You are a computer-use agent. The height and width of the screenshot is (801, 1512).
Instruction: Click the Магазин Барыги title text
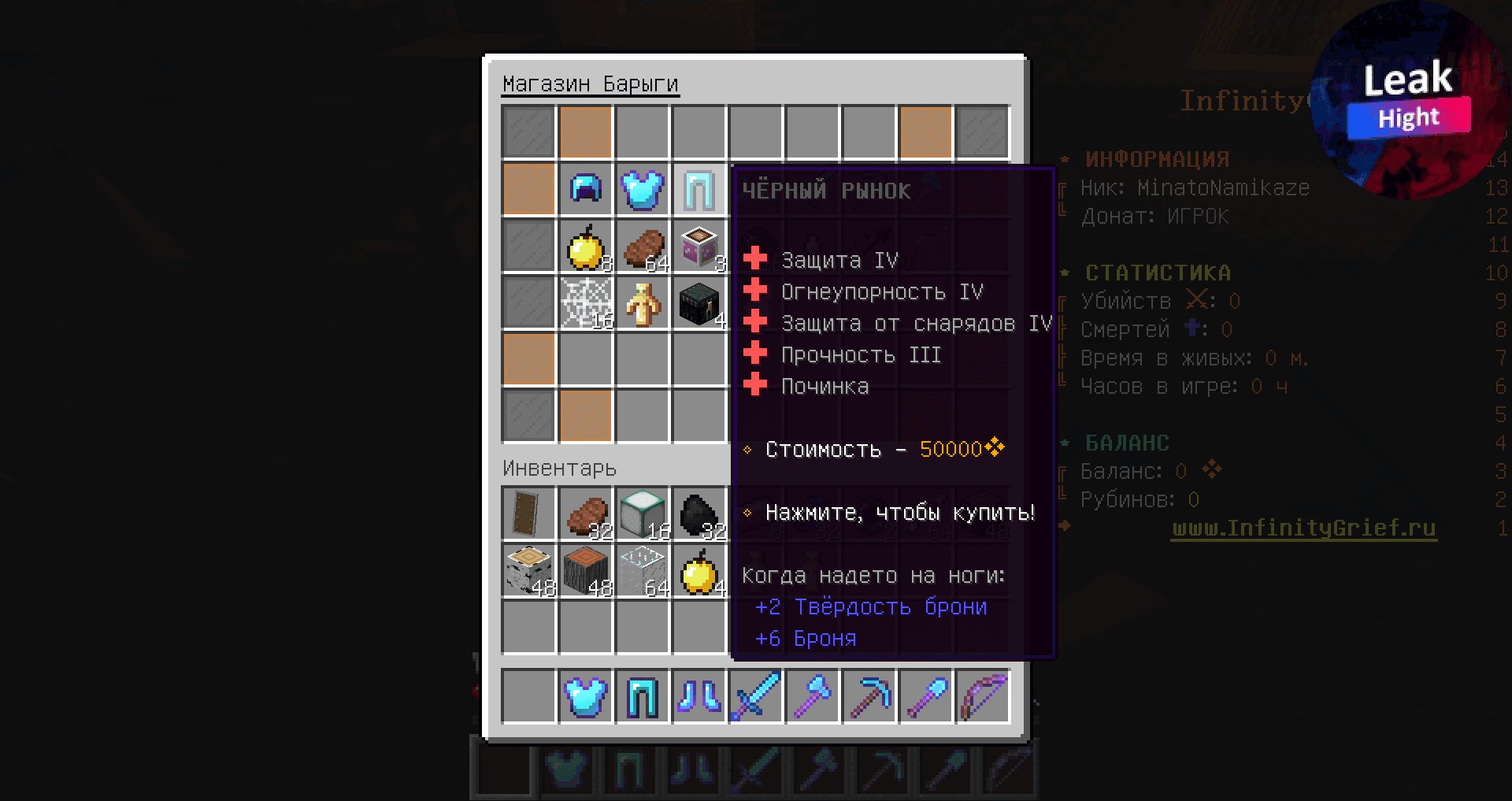[591, 82]
